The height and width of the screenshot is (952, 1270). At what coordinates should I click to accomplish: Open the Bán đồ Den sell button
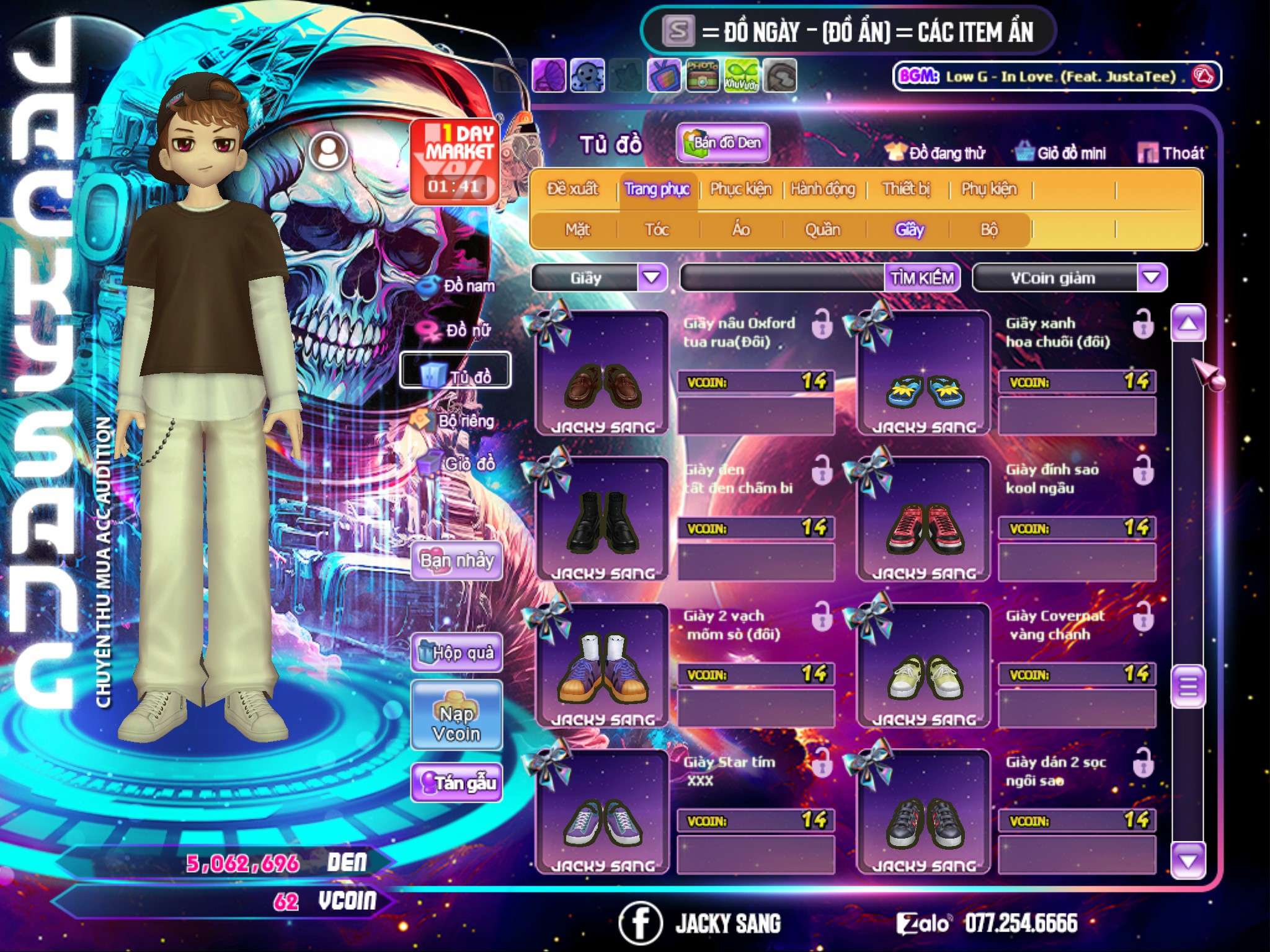(x=722, y=143)
